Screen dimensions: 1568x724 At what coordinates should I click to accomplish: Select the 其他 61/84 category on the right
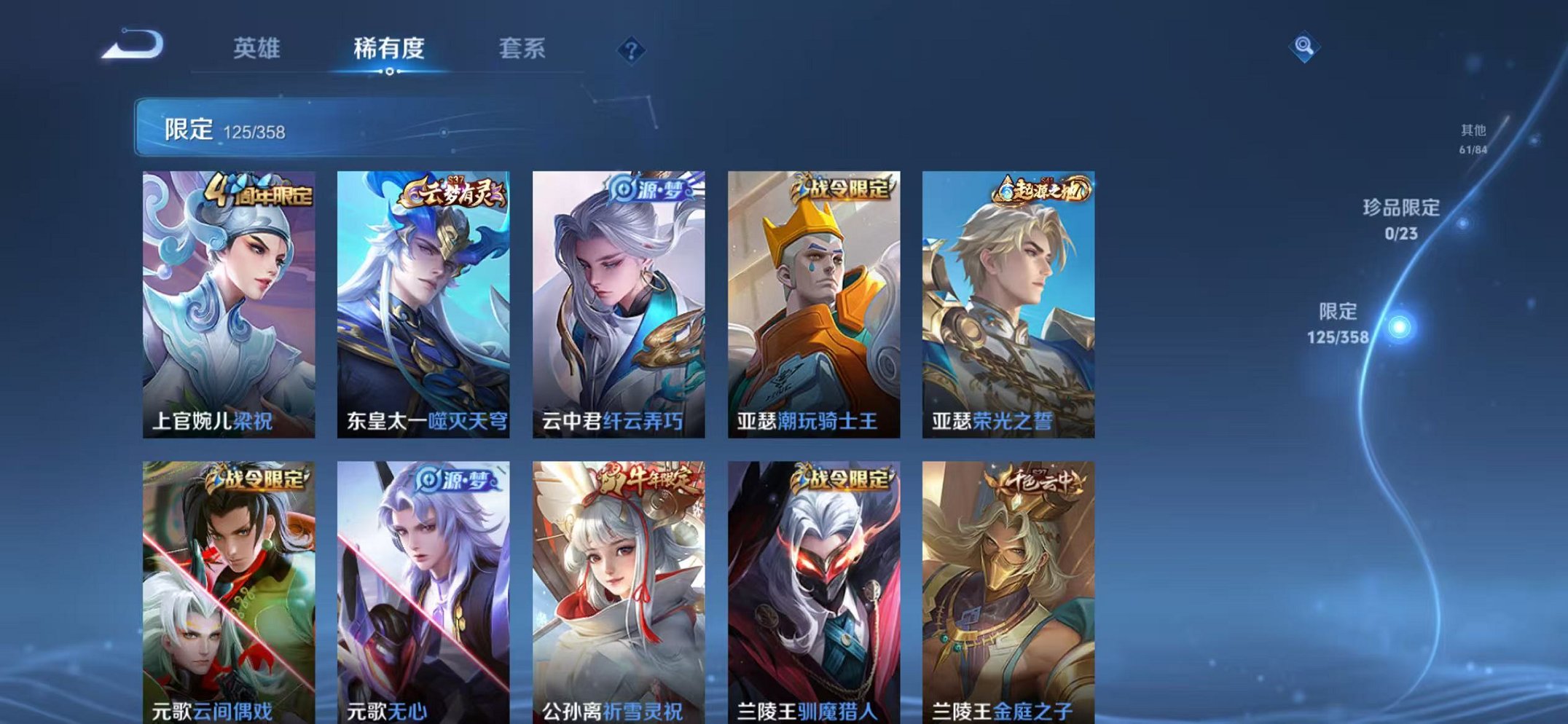[1473, 138]
